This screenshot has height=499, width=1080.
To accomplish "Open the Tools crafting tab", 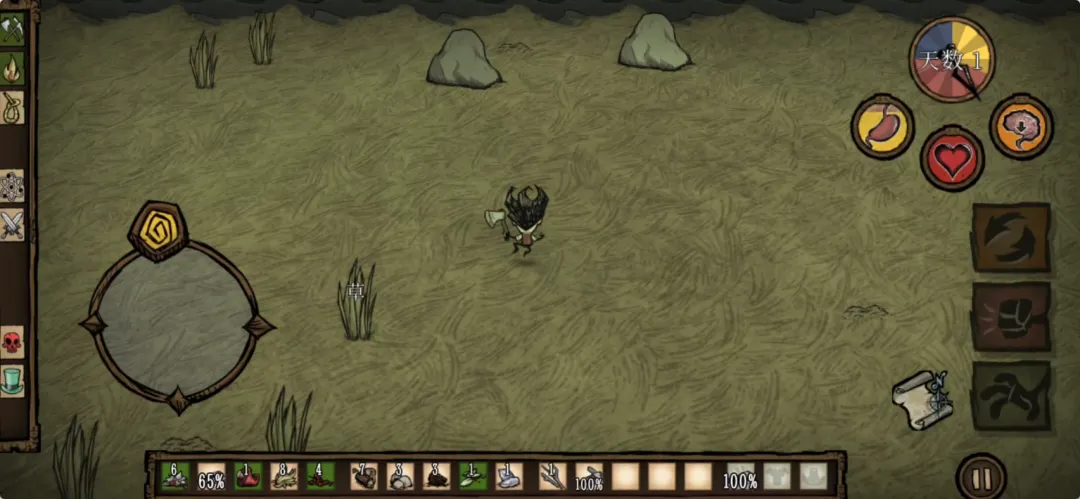I will tap(12, 30).
